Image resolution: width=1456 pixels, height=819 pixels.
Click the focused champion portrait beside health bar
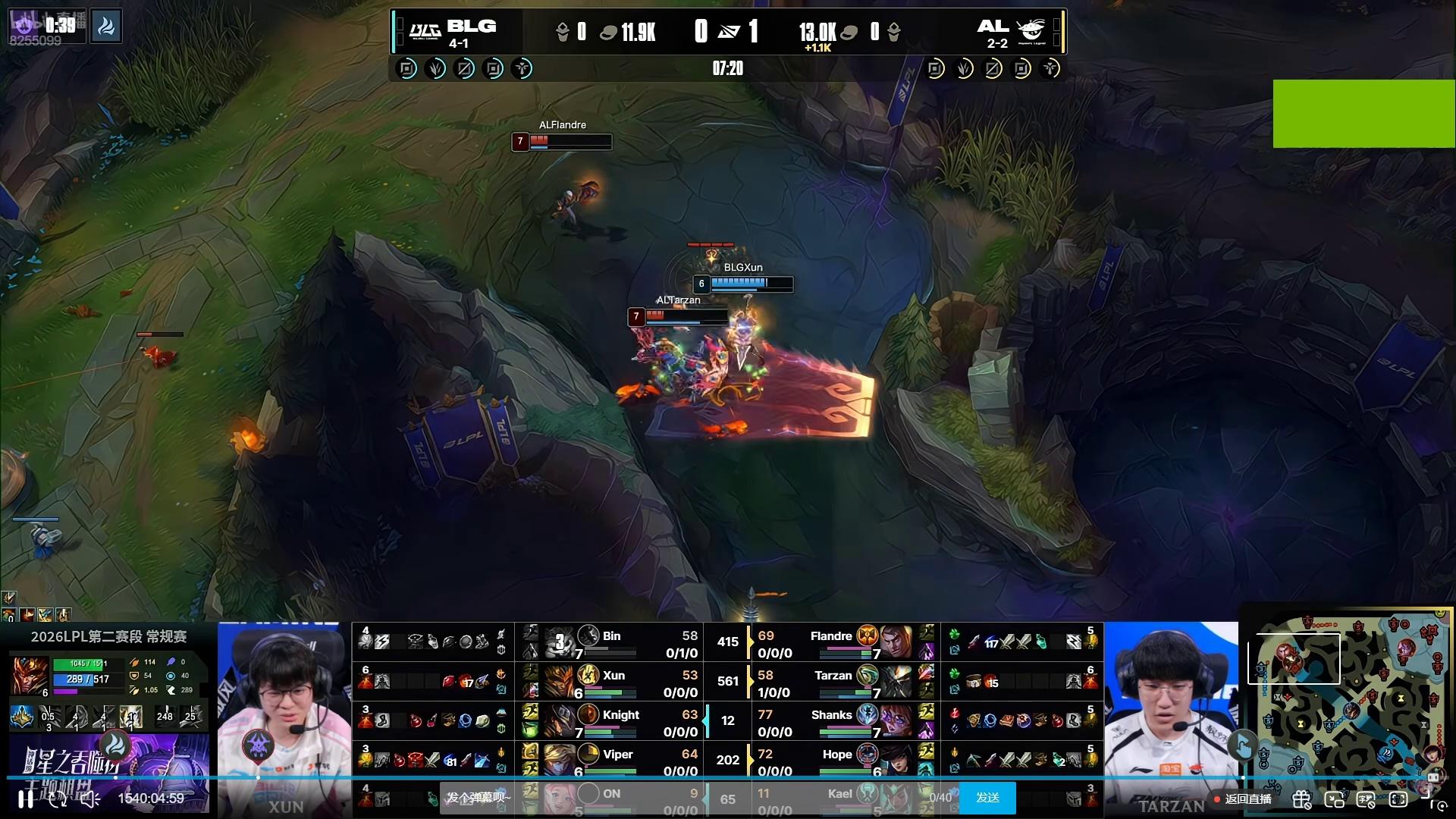tap(30, 676)
